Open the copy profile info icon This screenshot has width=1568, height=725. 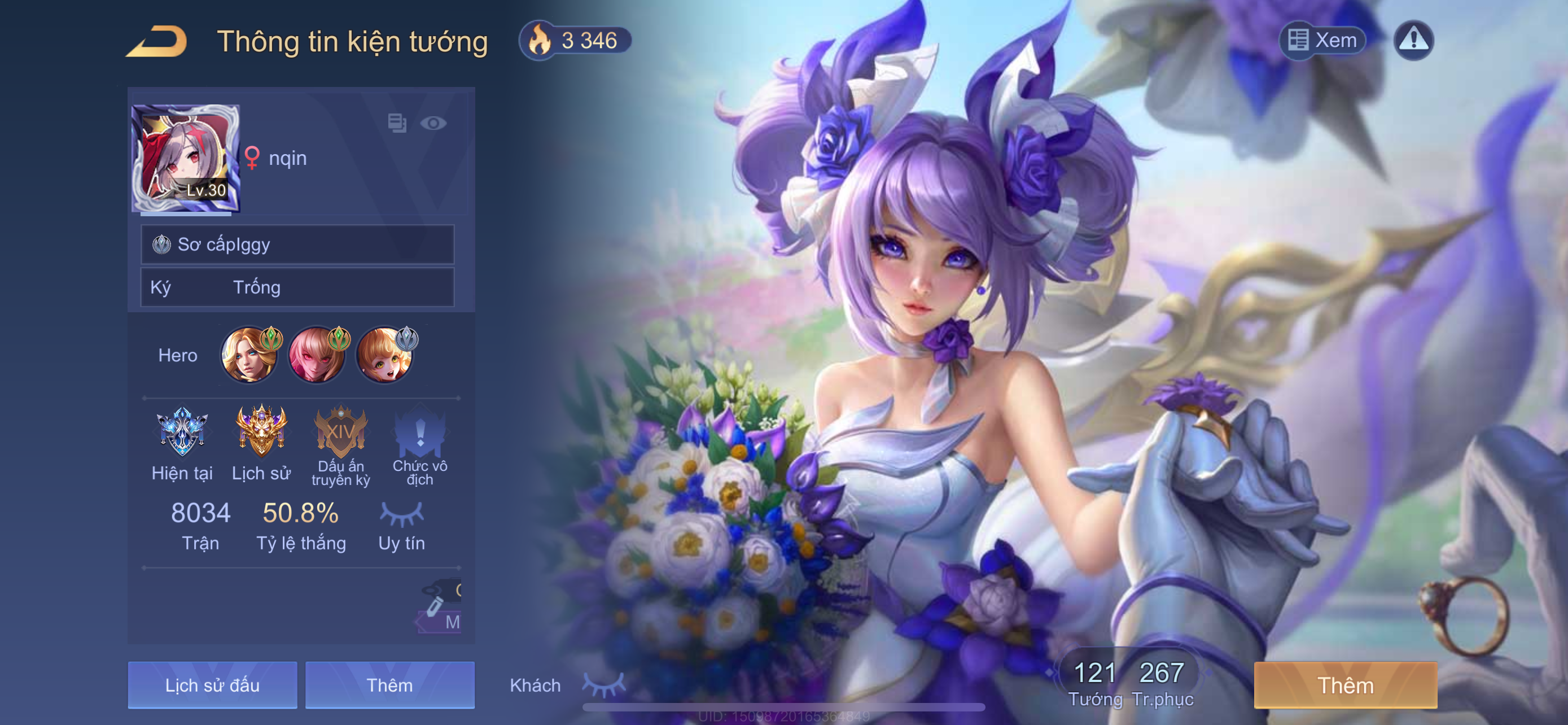[397, 124]
